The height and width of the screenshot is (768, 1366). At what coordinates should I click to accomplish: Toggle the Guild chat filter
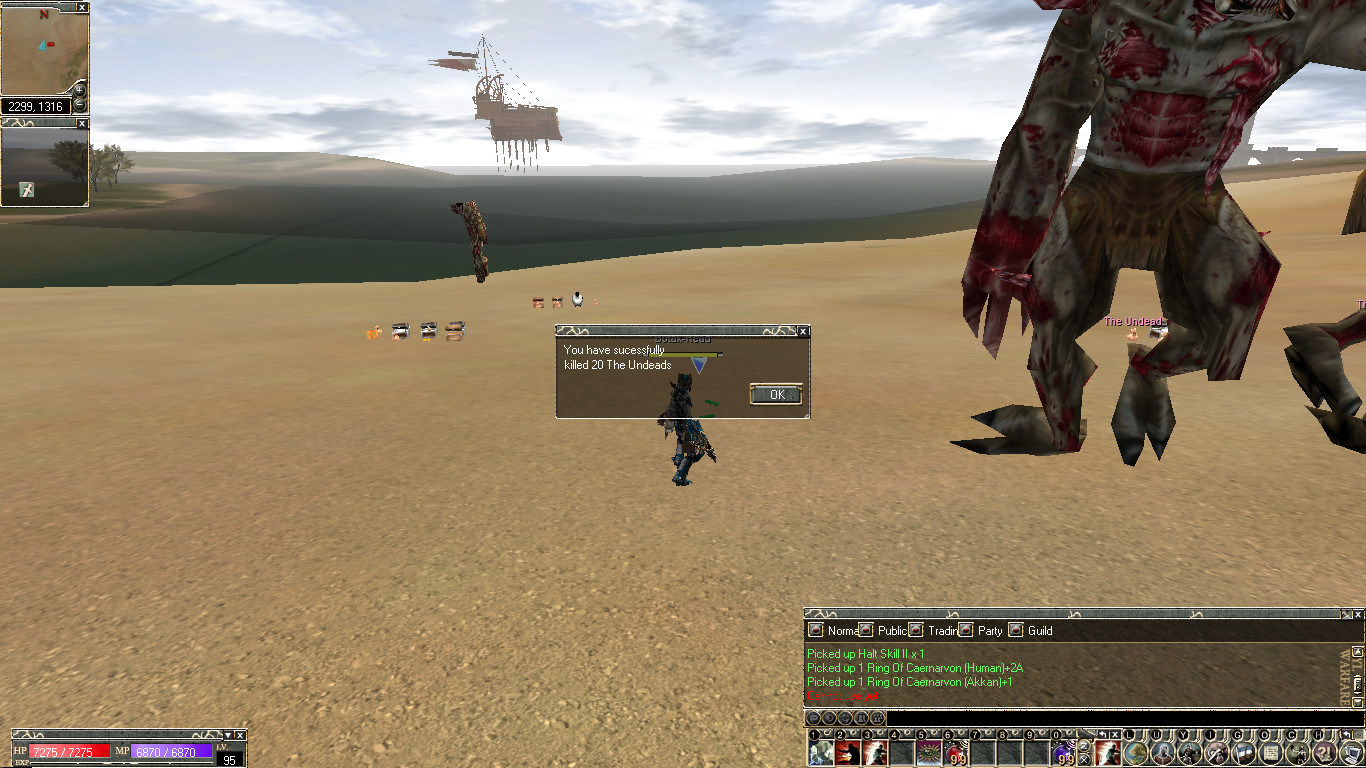[x=1016, y=630]
